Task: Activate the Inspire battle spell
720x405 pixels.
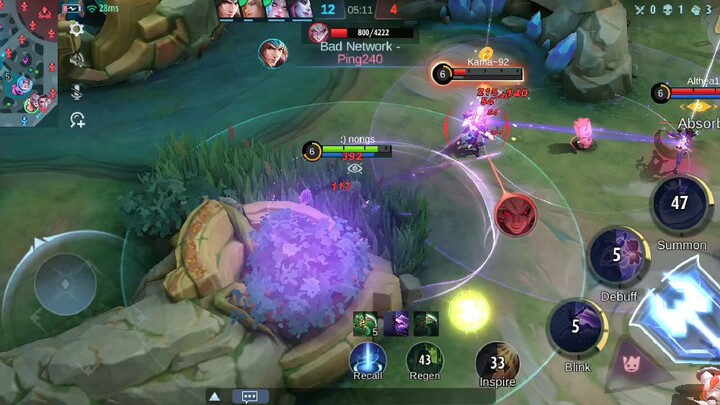Action: tap(496, 362)
